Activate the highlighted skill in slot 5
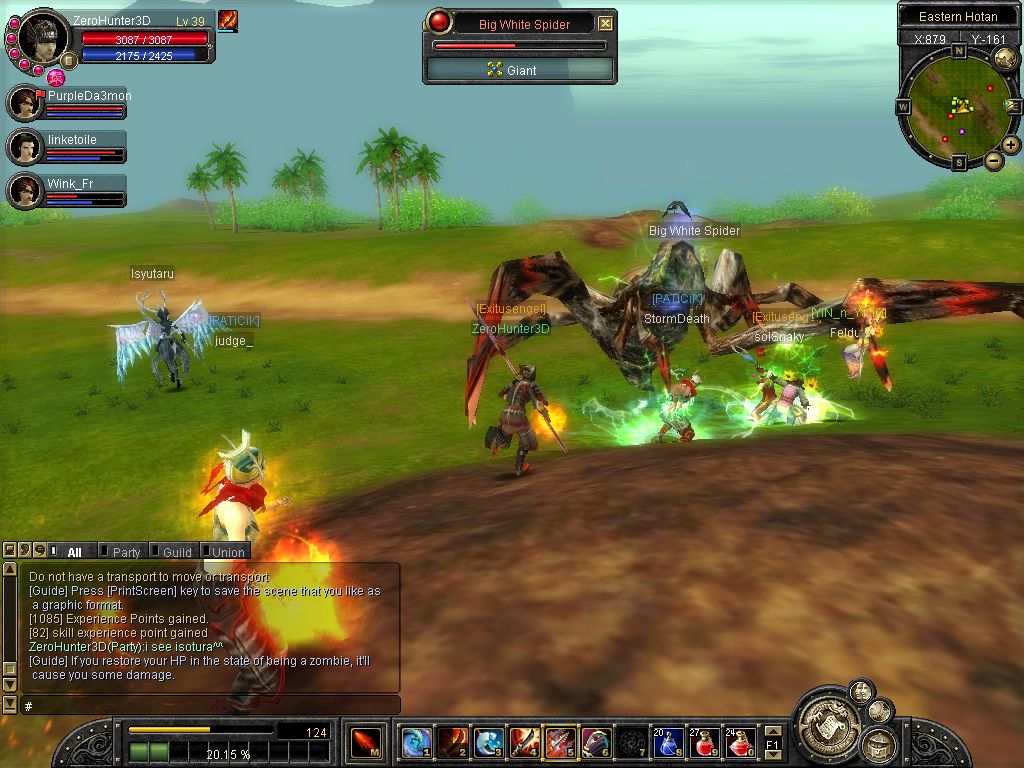 [x=560, y=742]
